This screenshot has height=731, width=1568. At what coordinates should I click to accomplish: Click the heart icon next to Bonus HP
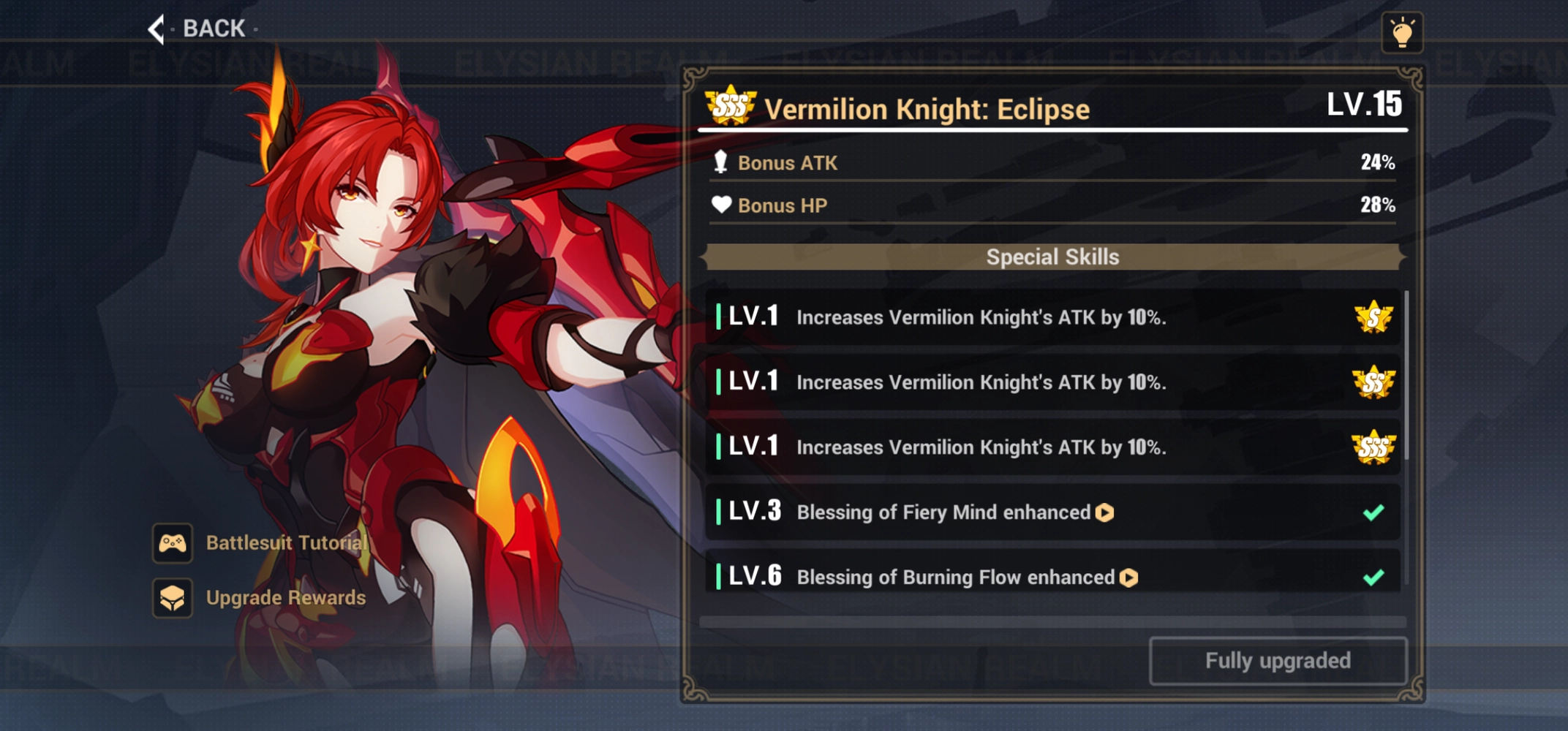(720, 205)
